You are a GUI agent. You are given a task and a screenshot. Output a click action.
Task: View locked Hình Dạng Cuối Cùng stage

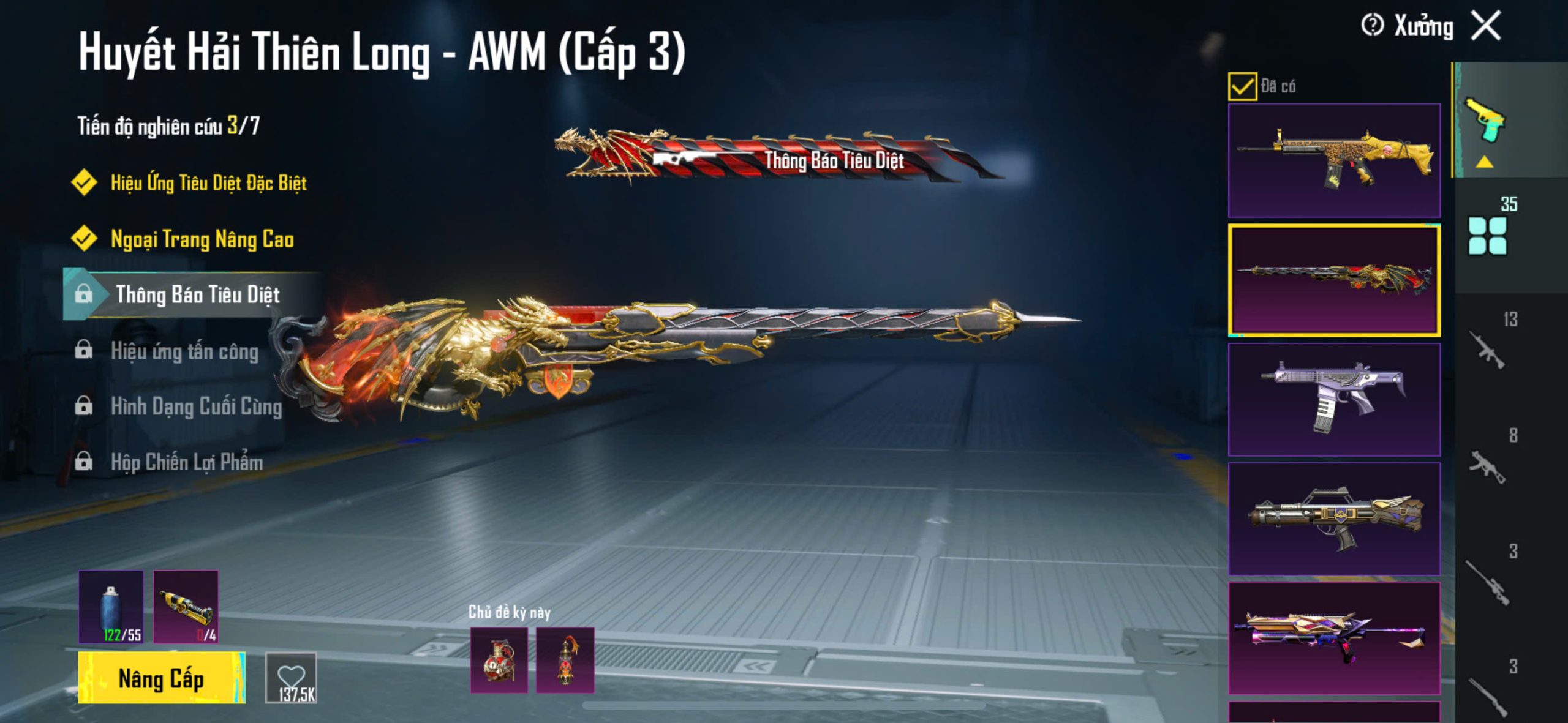point(196,406)
